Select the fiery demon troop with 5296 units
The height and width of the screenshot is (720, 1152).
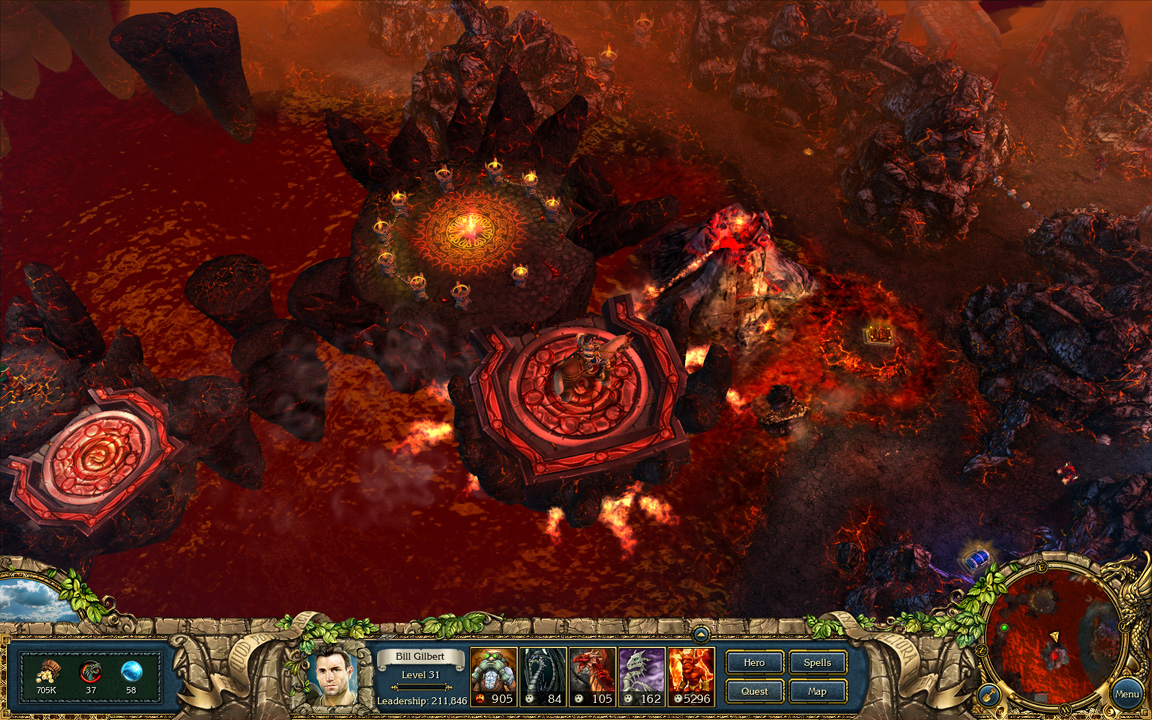tap(691, 676)
